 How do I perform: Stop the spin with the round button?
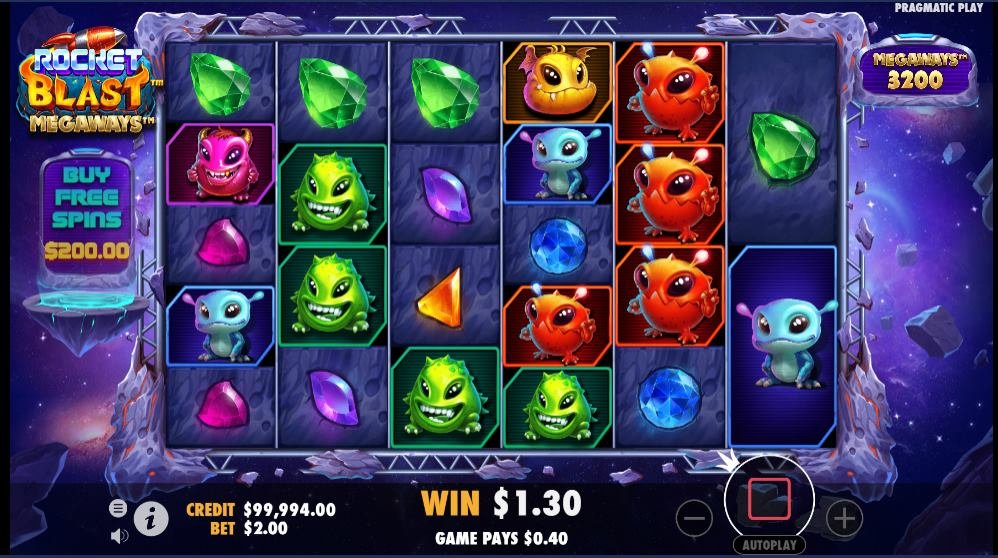point(769,498)
